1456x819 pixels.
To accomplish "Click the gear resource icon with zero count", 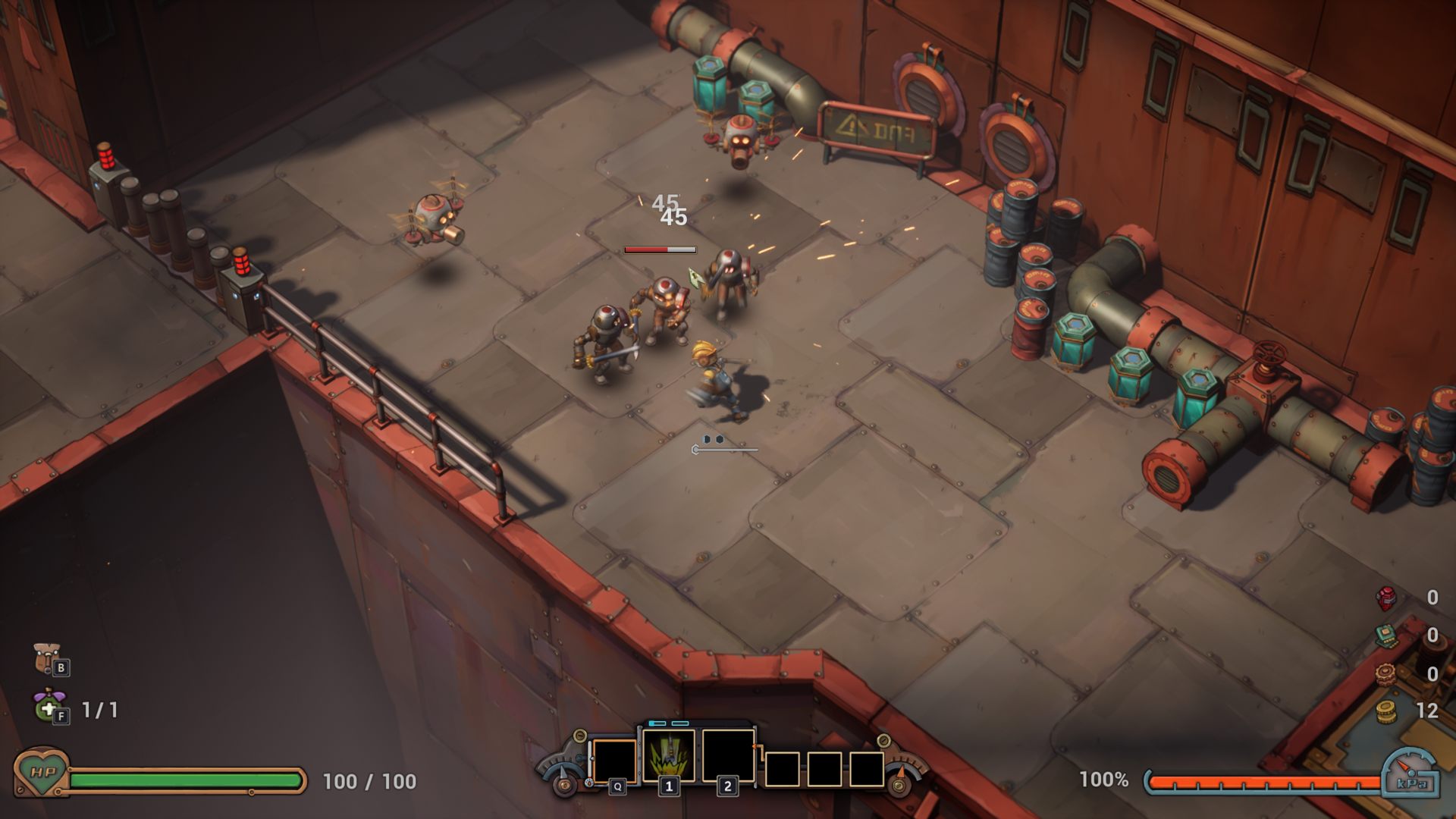I will pyautogui.click(x=1385, y=673).
